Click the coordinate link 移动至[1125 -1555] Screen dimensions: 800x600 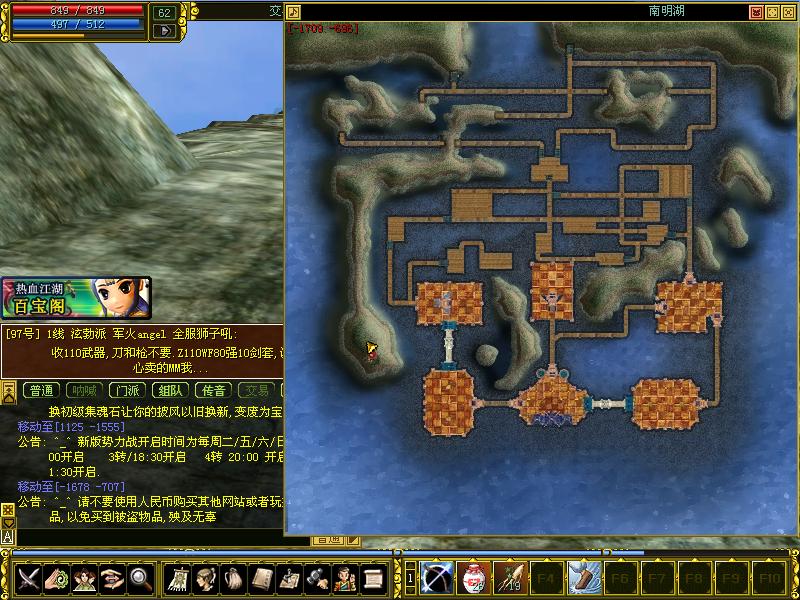point(71,427)
